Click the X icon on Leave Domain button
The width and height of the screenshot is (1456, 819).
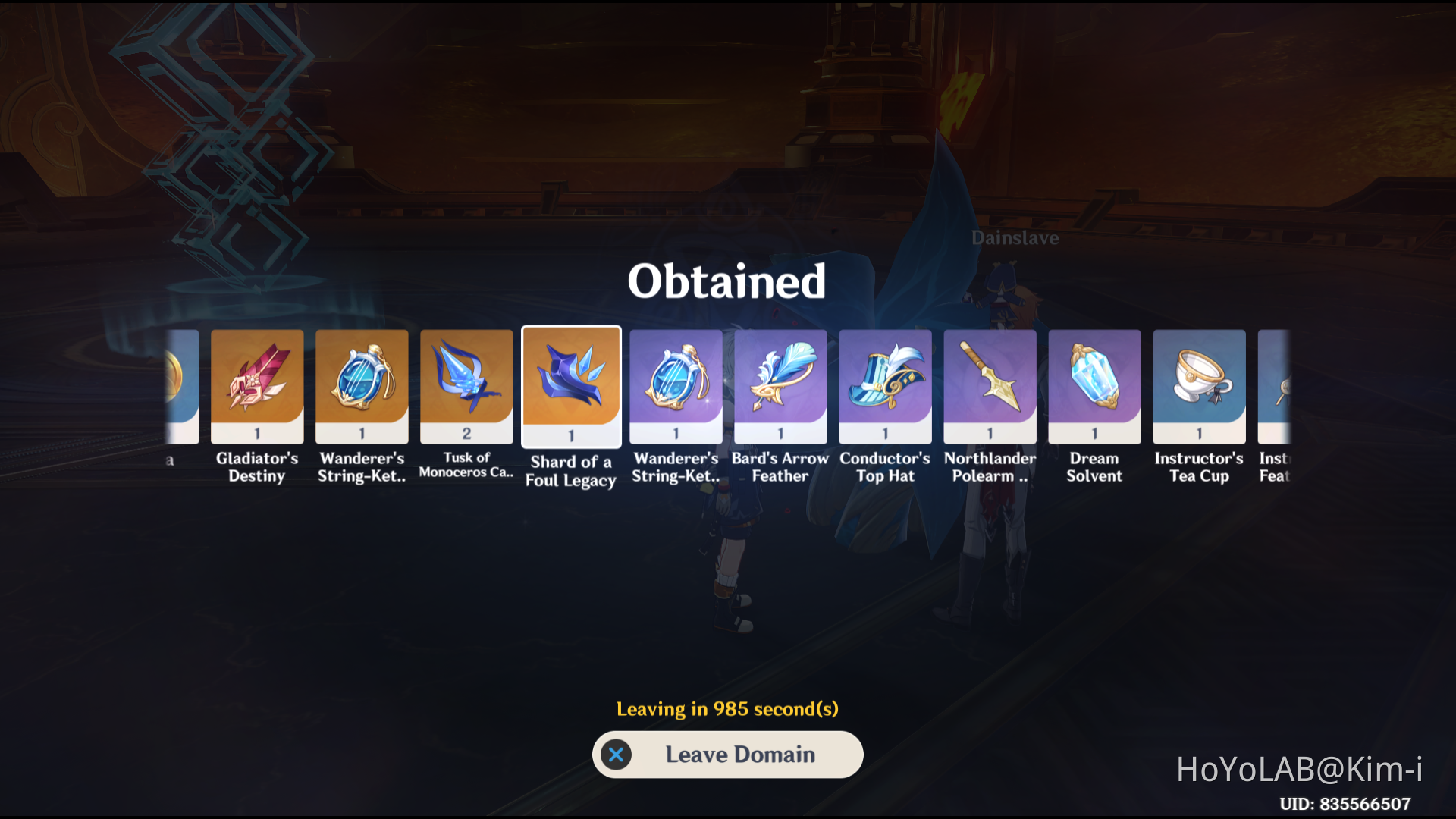tap(617, 755)
